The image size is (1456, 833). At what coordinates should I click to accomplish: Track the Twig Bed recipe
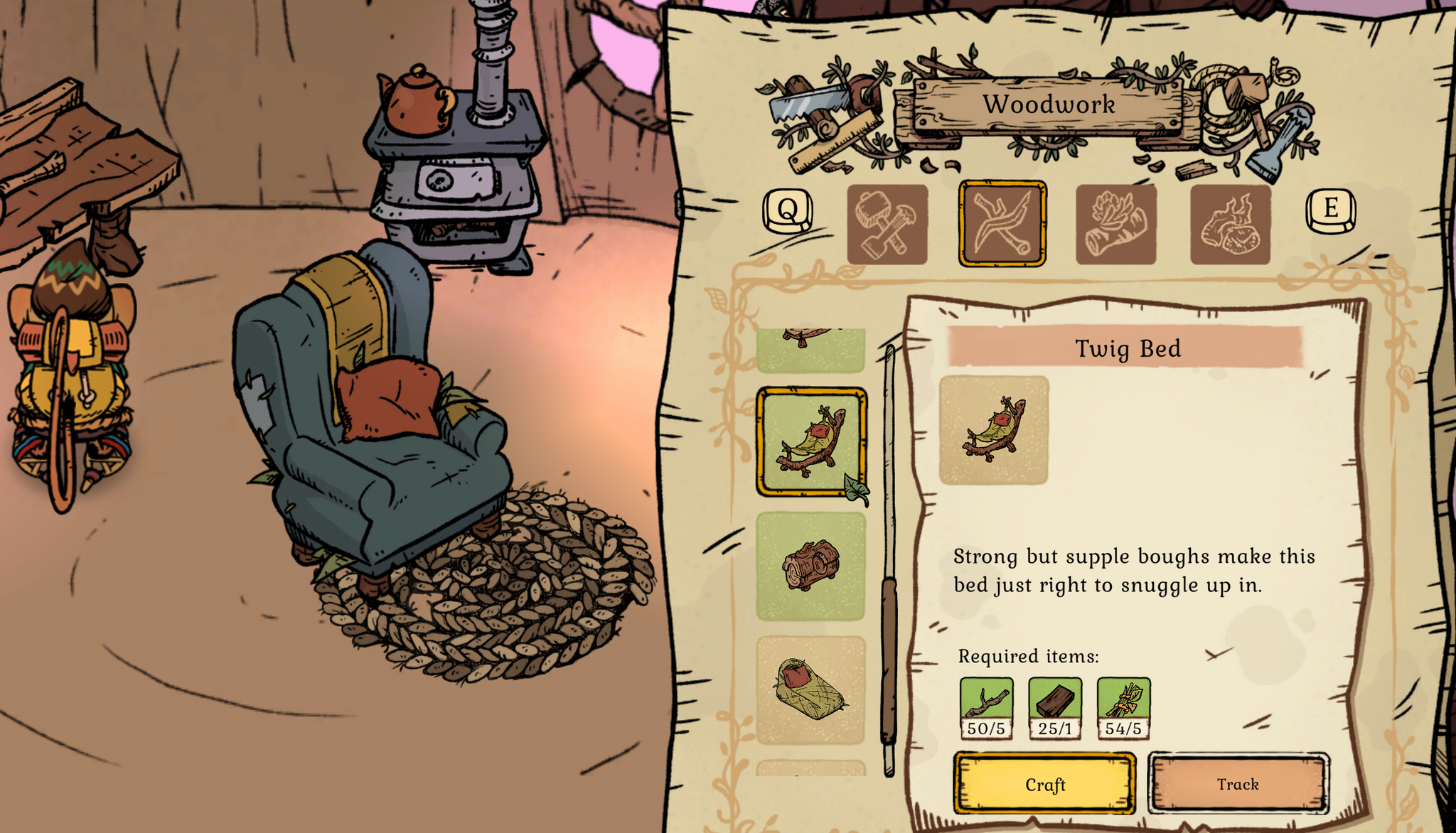[x=1238, y=784]
